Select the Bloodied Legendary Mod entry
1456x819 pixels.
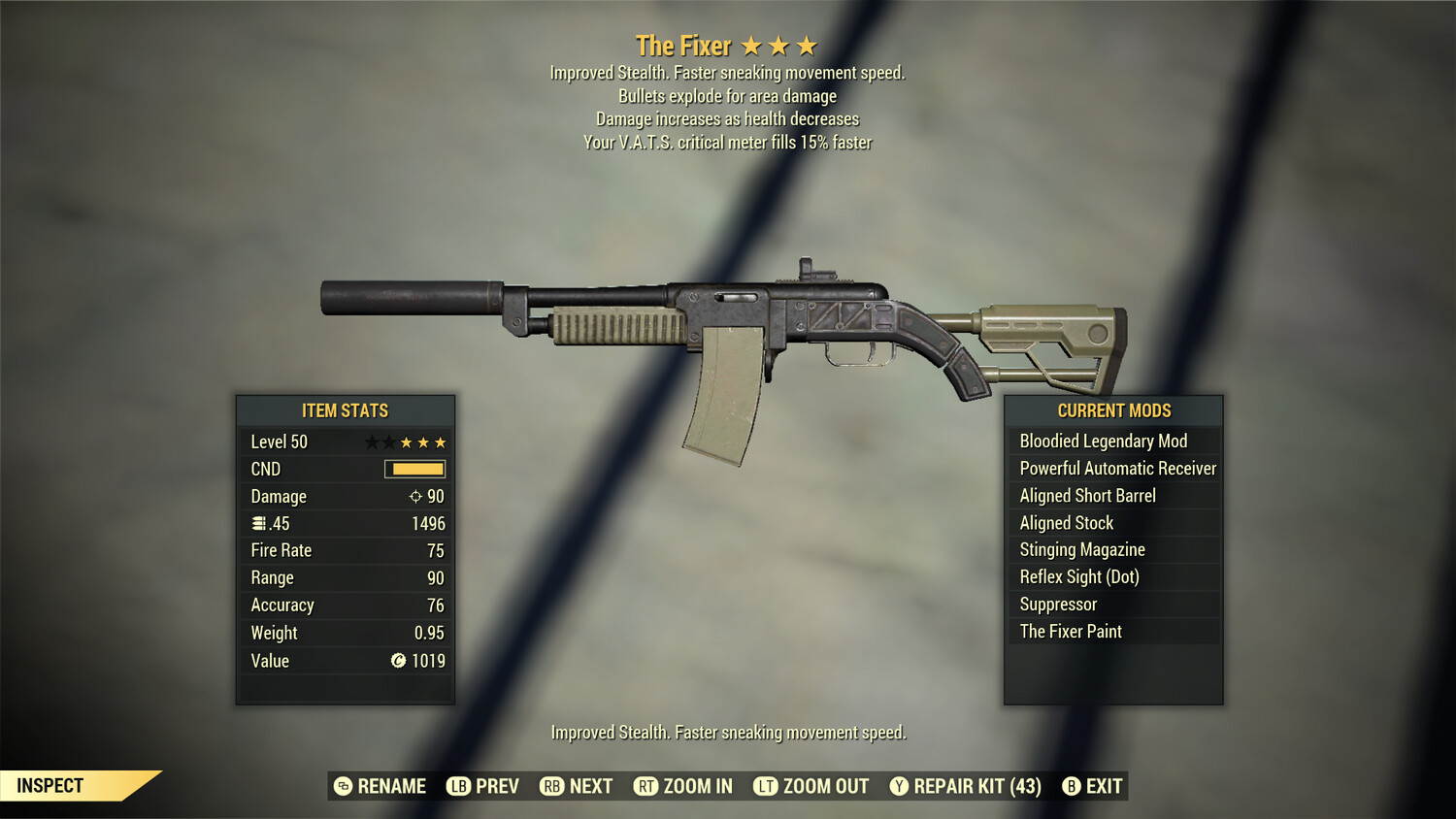(1103, 441)
